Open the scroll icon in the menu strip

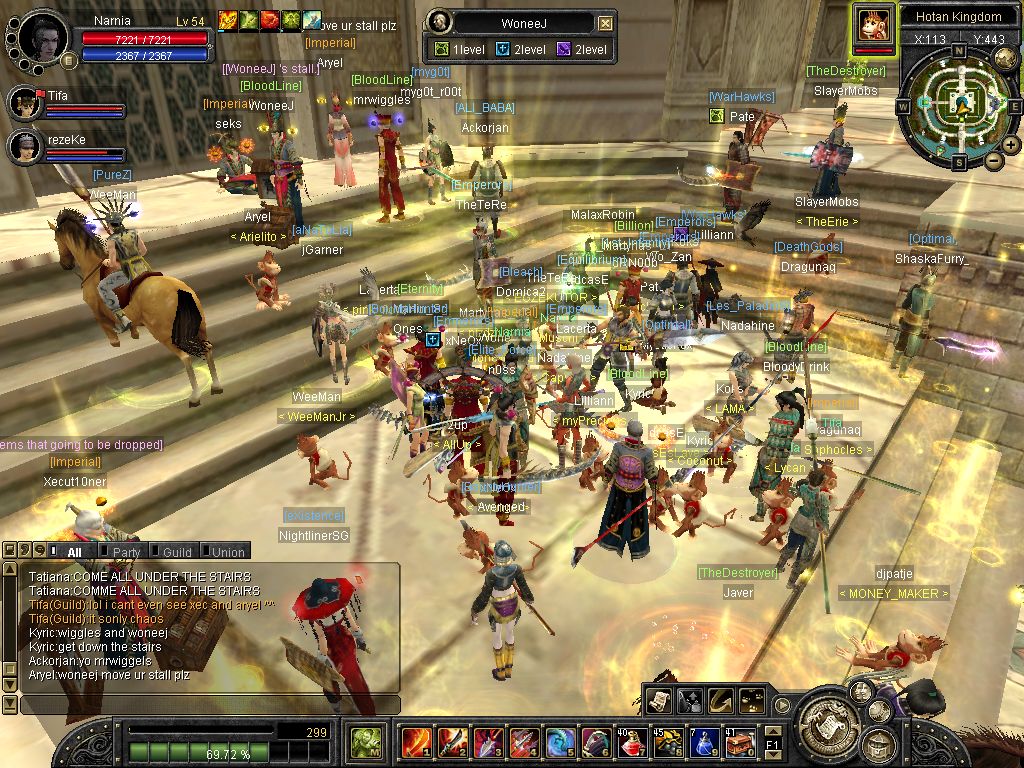click(658, 701)
